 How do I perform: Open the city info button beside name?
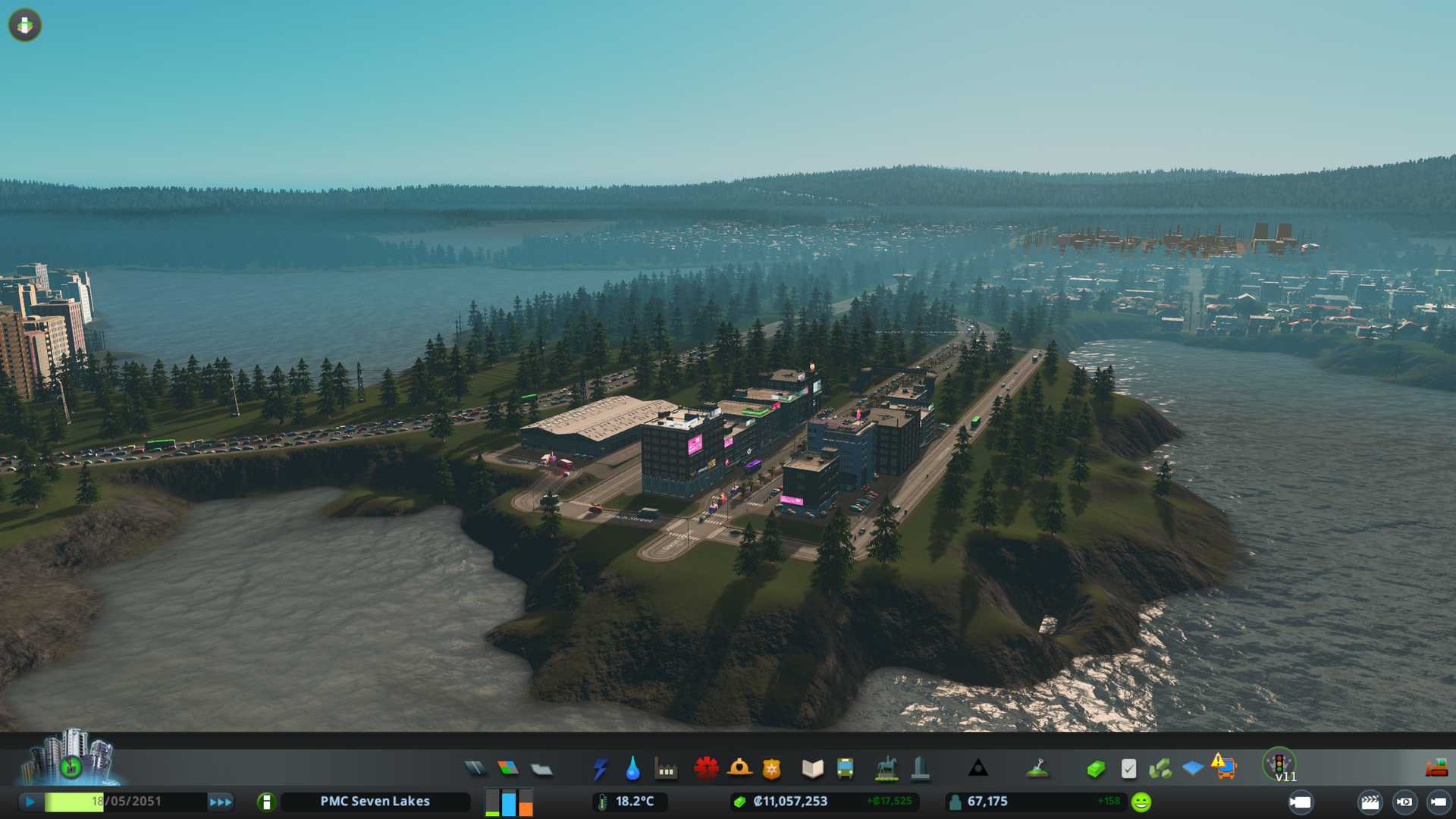pyautogui.click(x=266, y=802)
